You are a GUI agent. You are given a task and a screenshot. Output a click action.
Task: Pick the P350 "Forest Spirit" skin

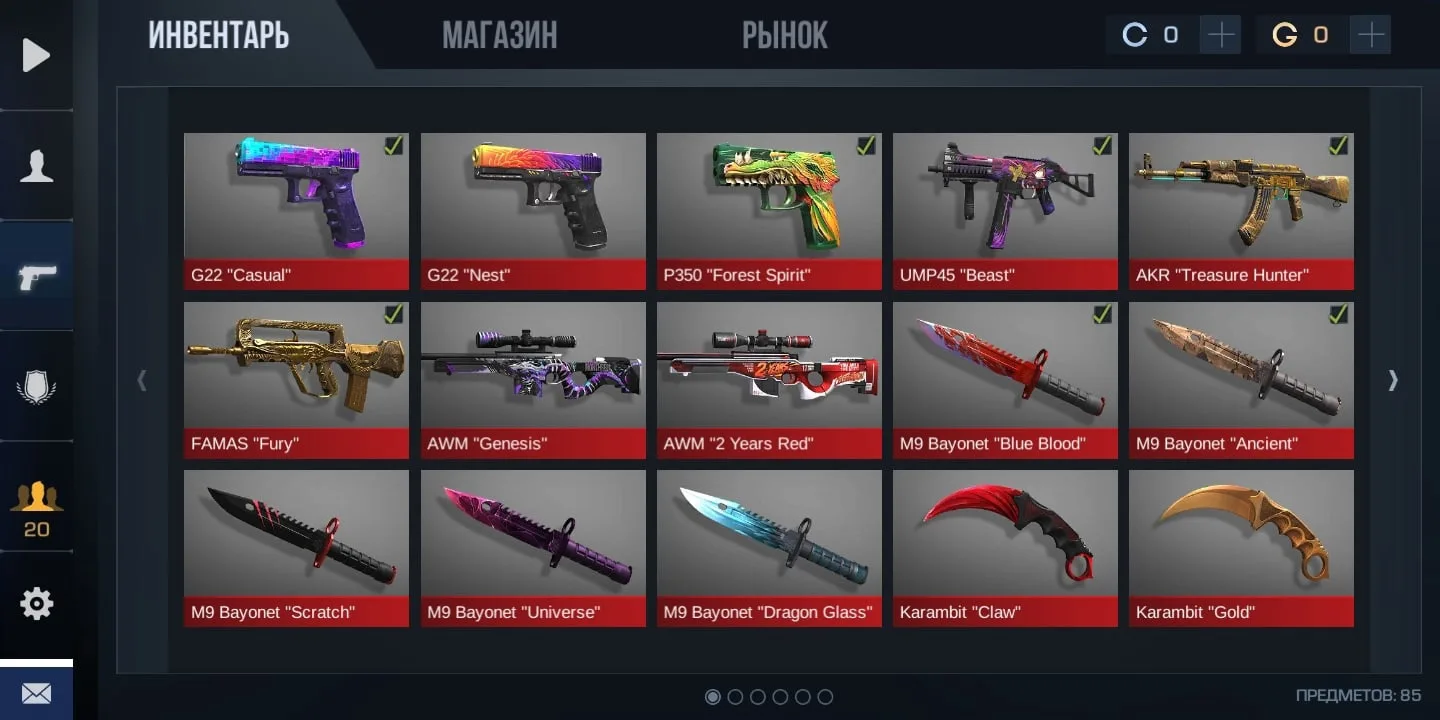coord(769,211)
